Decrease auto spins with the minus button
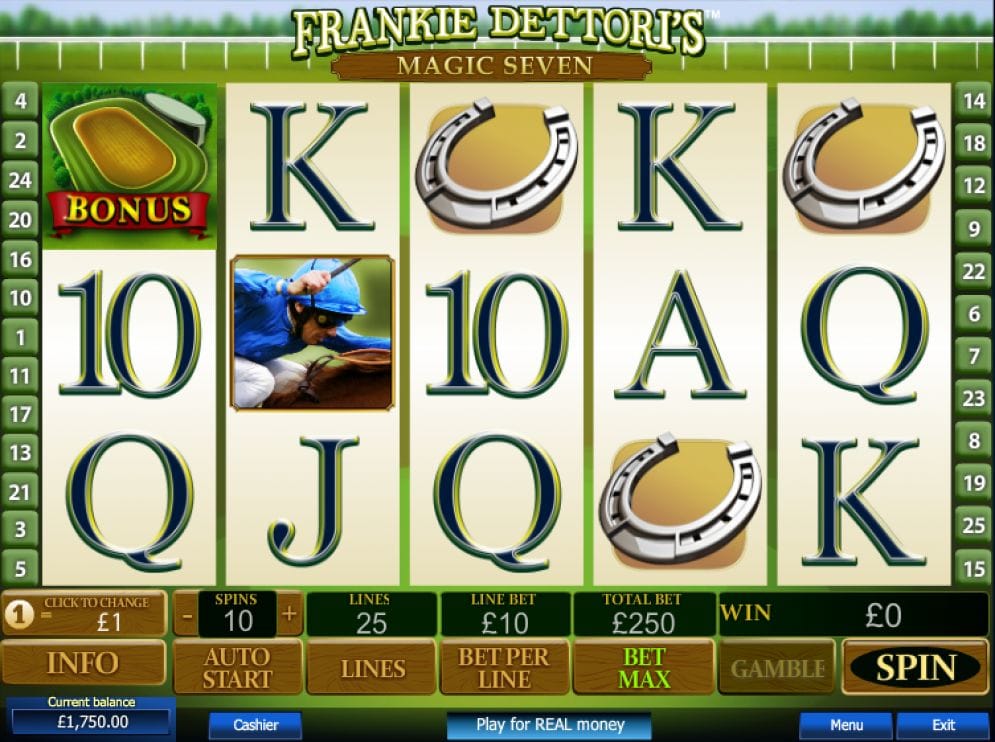Image resolution: width=995 pixels, height=742 pixels. click(x=187, y=614)
